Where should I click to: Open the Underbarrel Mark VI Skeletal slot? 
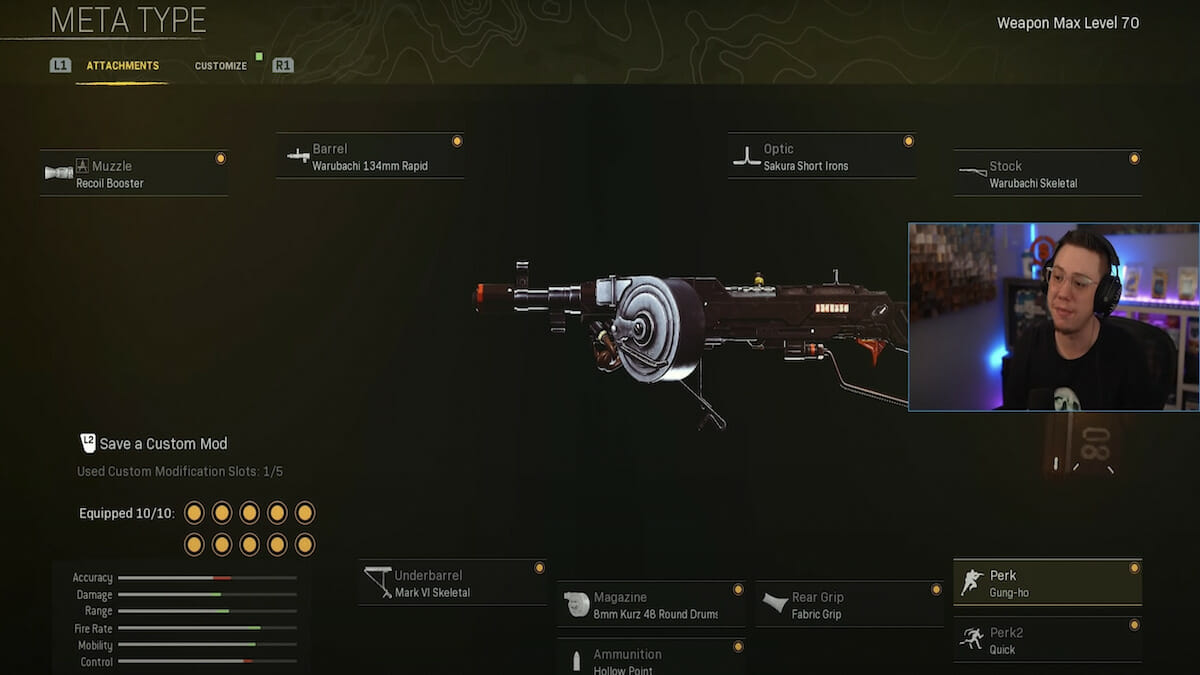pos(452,583)
